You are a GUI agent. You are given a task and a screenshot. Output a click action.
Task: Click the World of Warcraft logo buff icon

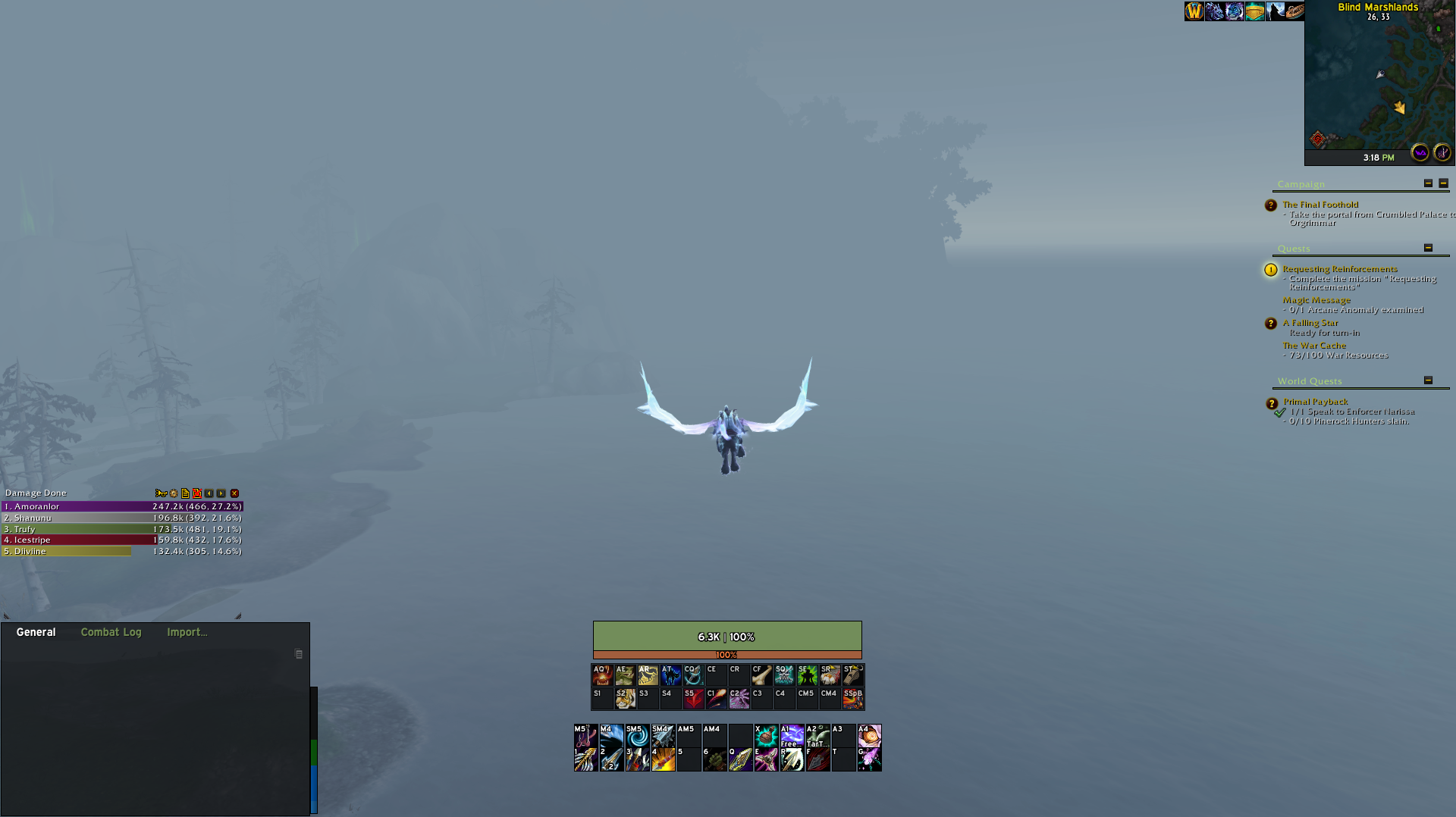tap(1194, 11)
